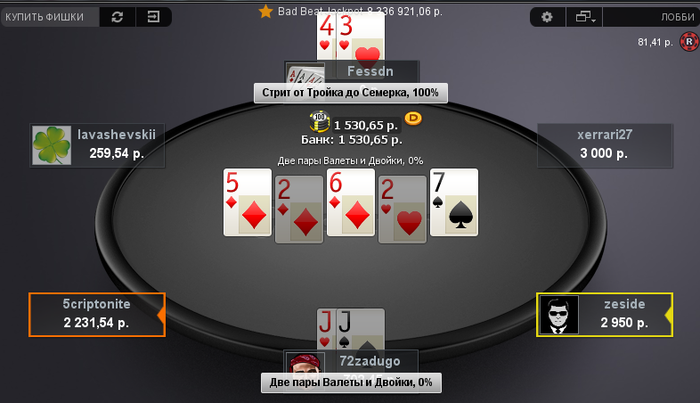Screen dimensions: 700x403
Task: Select player xerrari27's seat panel
Action: (x=604, y=145)
